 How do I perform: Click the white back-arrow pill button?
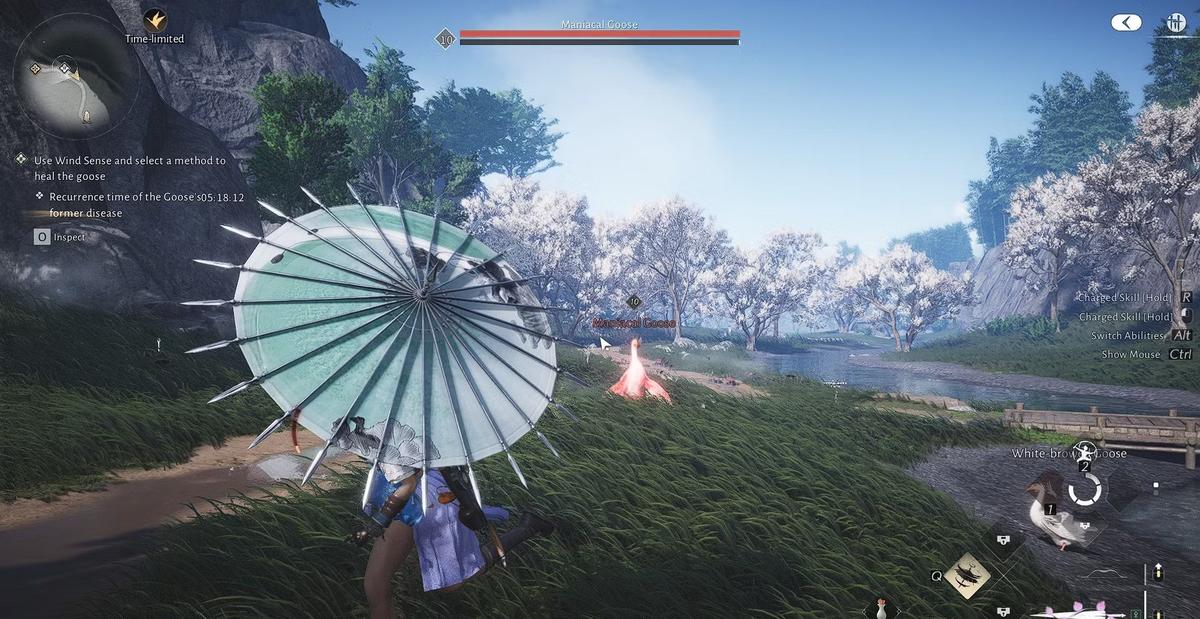(x=1126, y=22)
